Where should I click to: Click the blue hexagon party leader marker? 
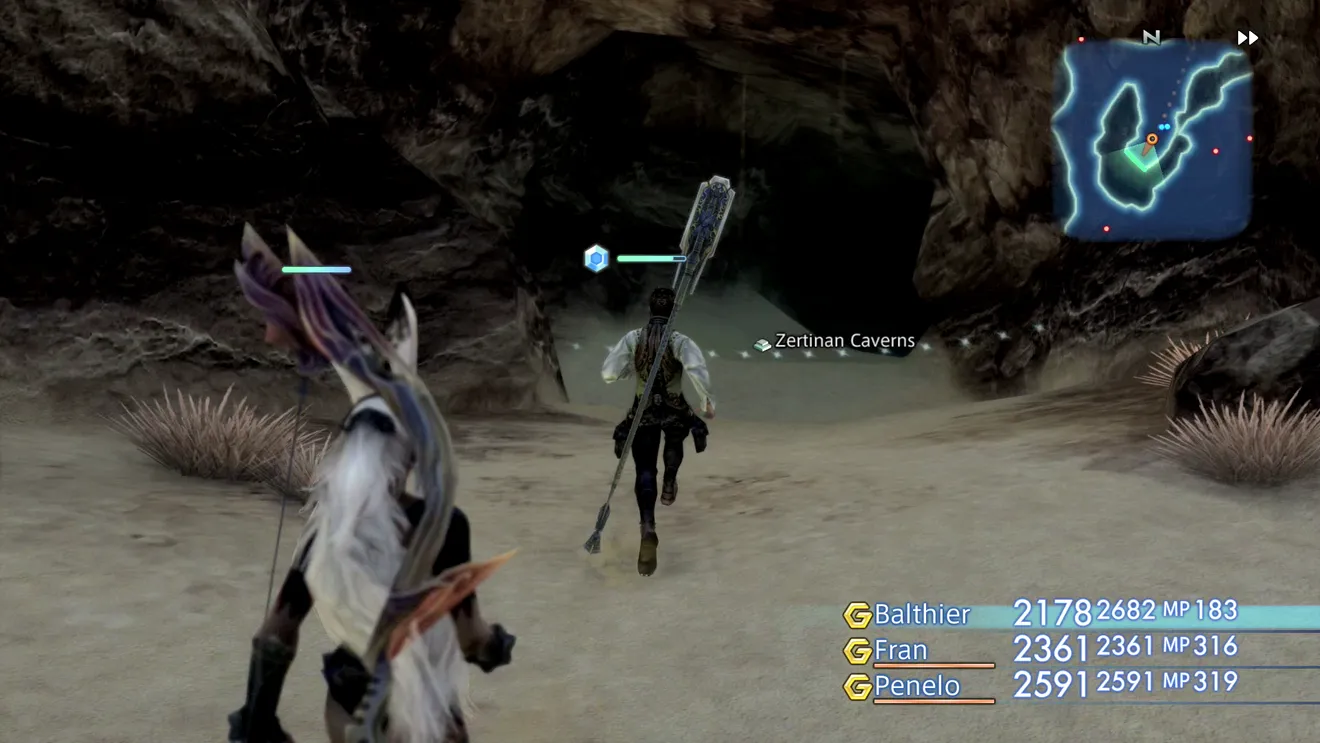click(x=597, y=259)
